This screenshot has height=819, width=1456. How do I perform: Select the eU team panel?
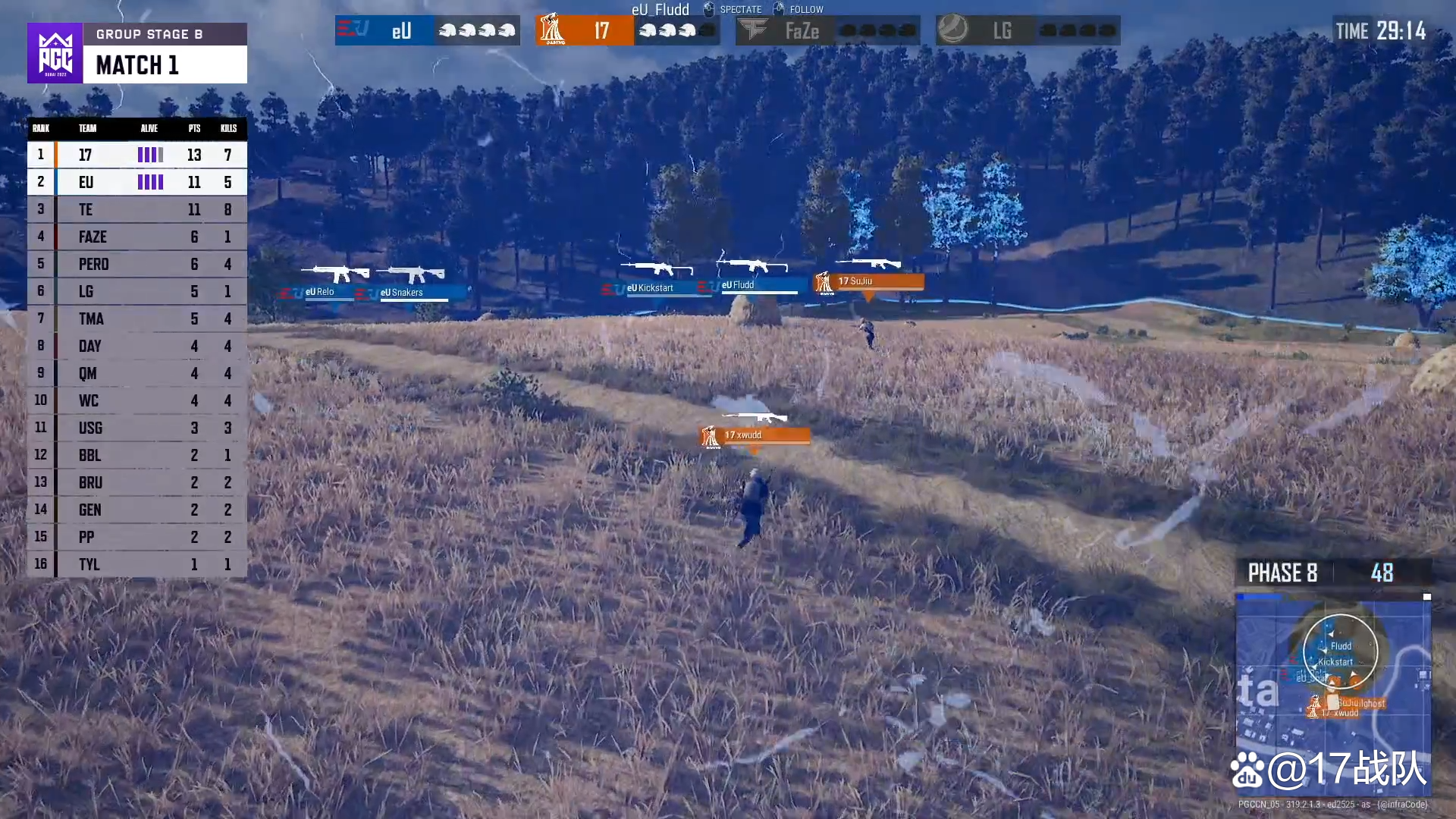pyautogui.click(x=427, y=30)
